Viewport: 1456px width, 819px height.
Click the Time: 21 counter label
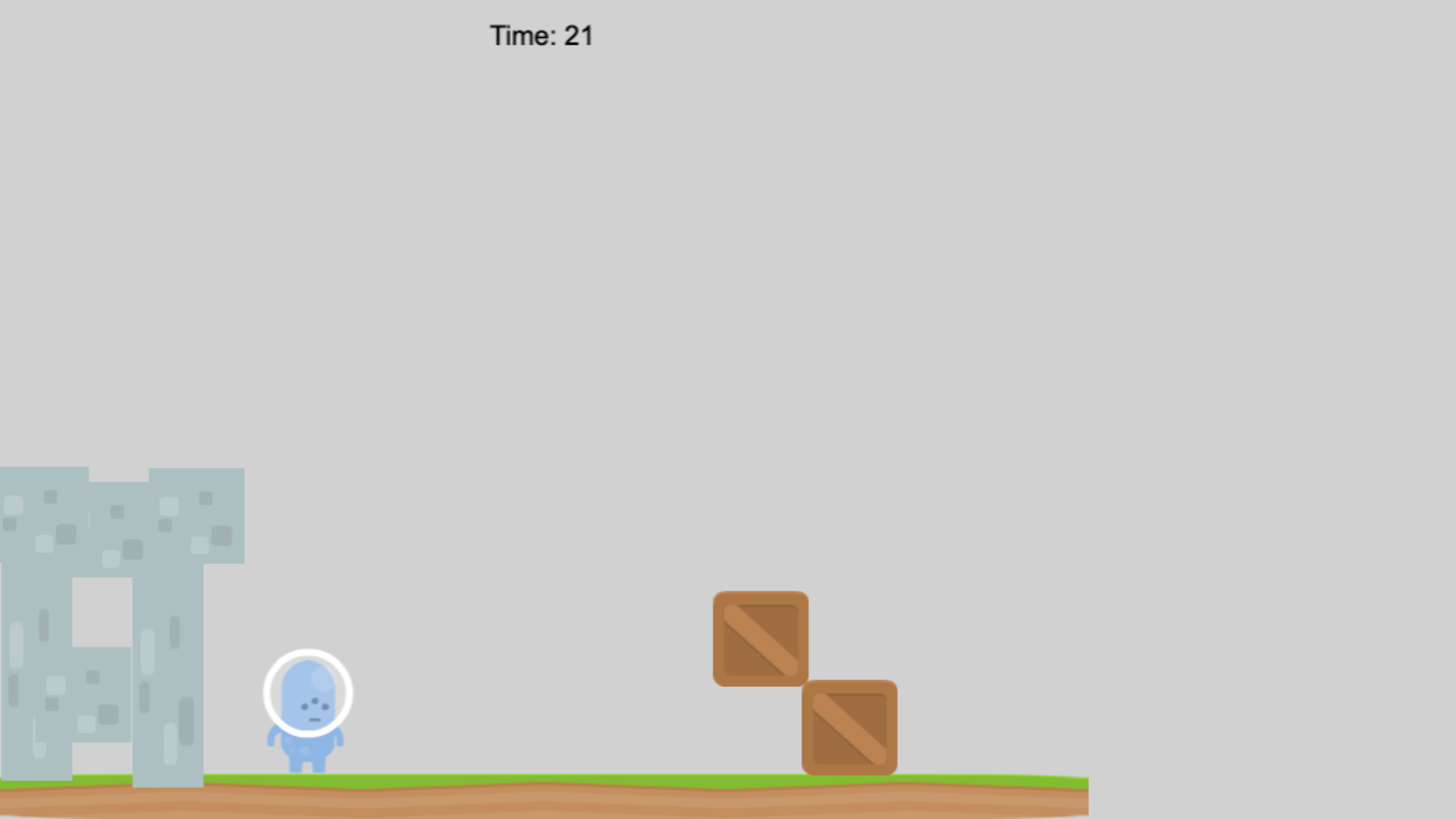click(x=541, y=36)
